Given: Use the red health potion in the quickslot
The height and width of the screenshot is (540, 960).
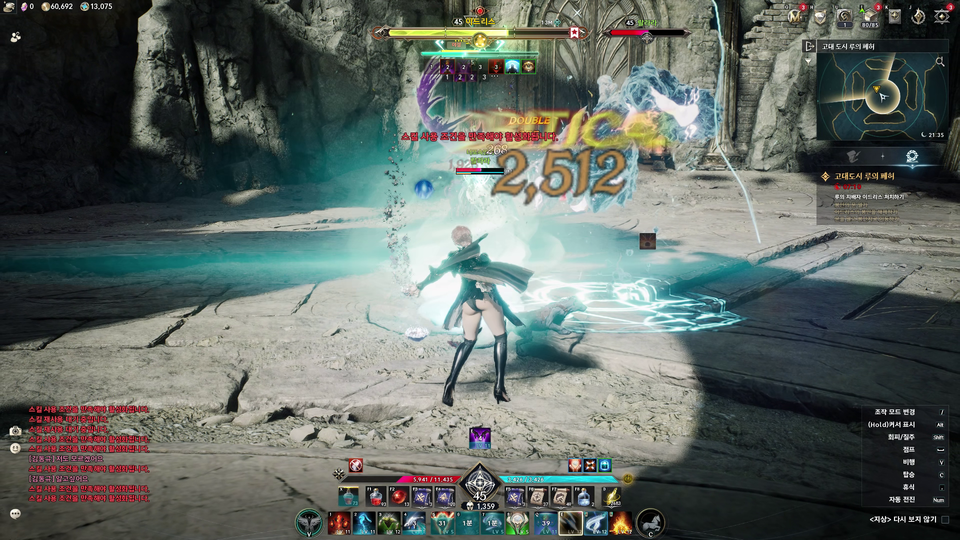Looking at the screenshot, I should (x=376, y=497).
